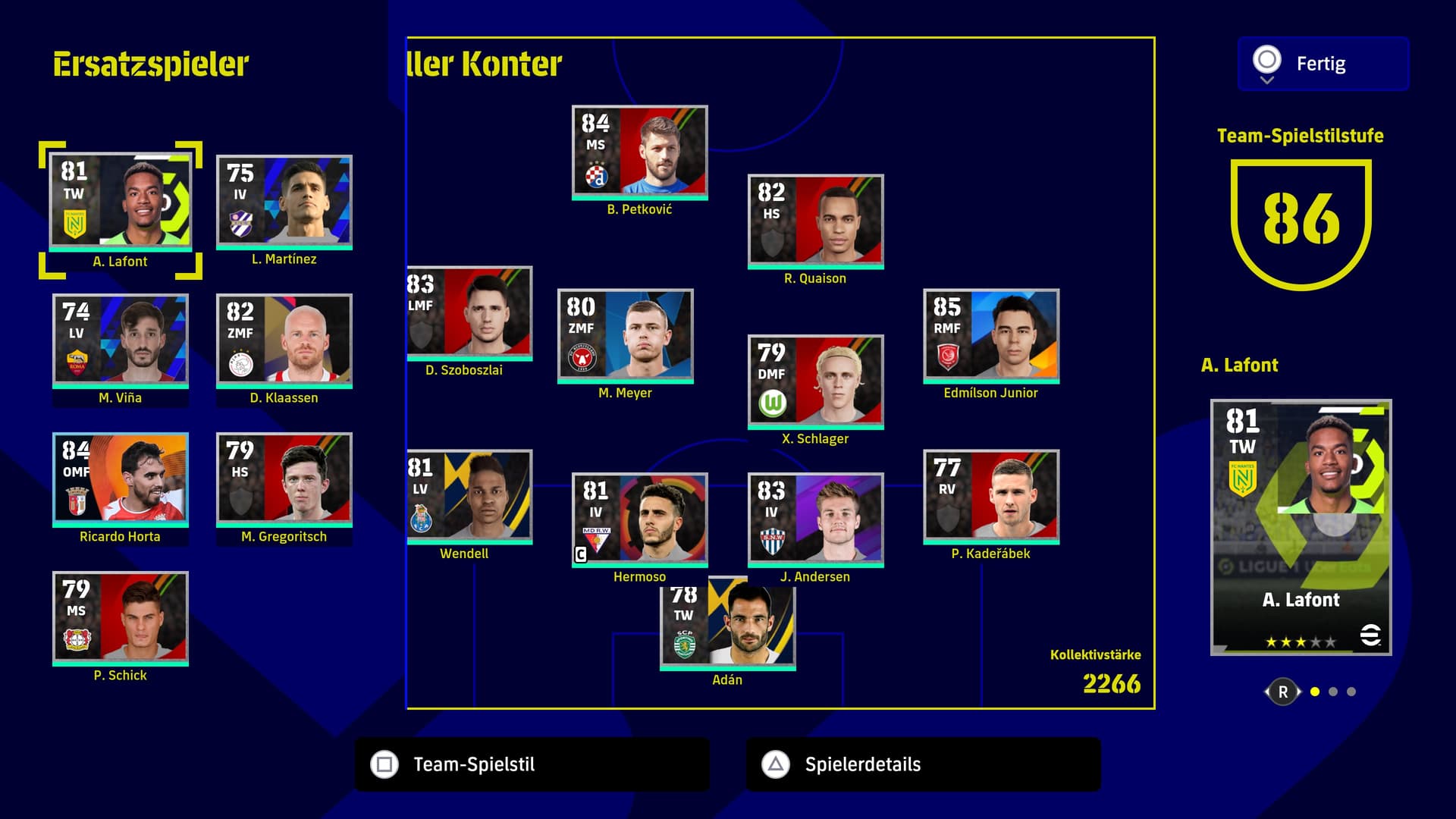Choose L. Martínez substitute card
Screen dimensions: 1456x819
(284, 202)
